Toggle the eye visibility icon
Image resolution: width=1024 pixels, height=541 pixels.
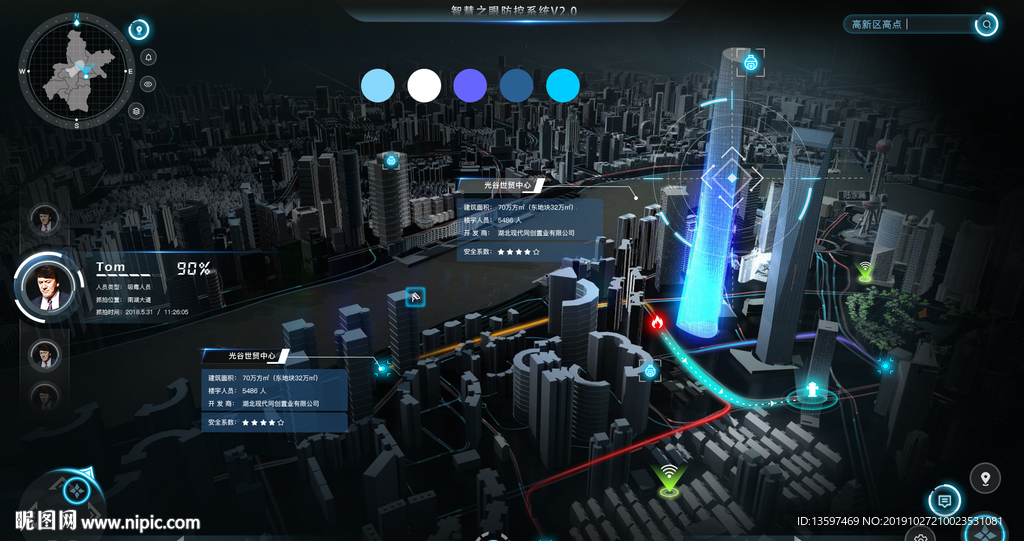[148, 84]
